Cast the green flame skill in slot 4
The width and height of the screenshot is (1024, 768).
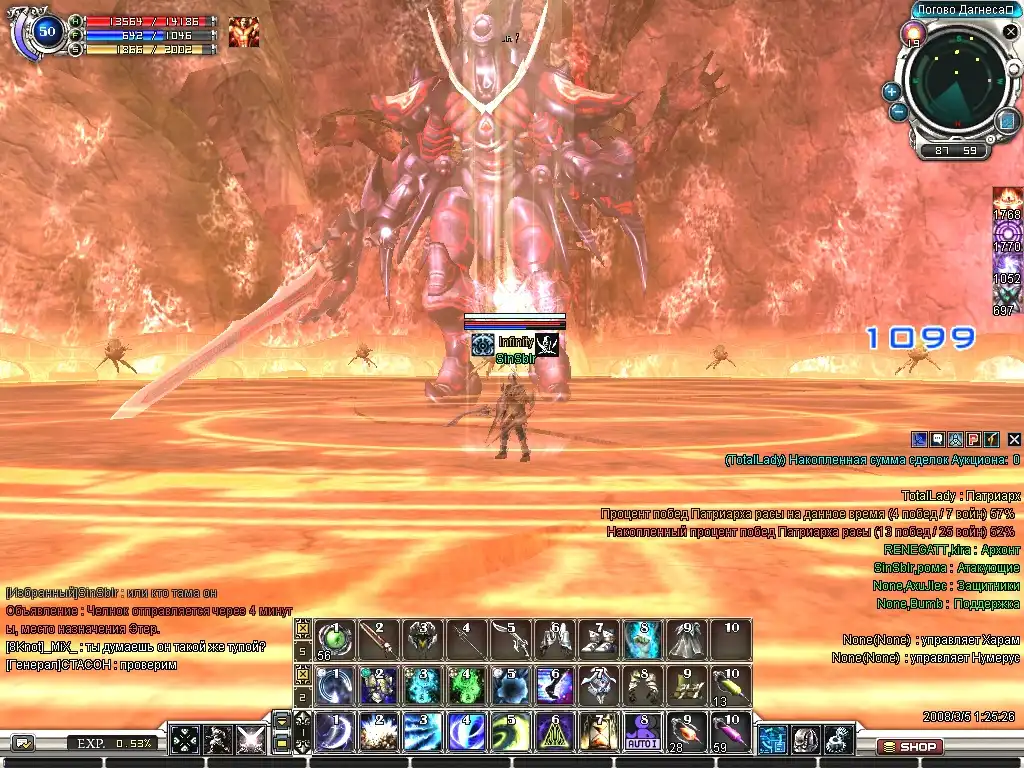[x=465, y=685]
